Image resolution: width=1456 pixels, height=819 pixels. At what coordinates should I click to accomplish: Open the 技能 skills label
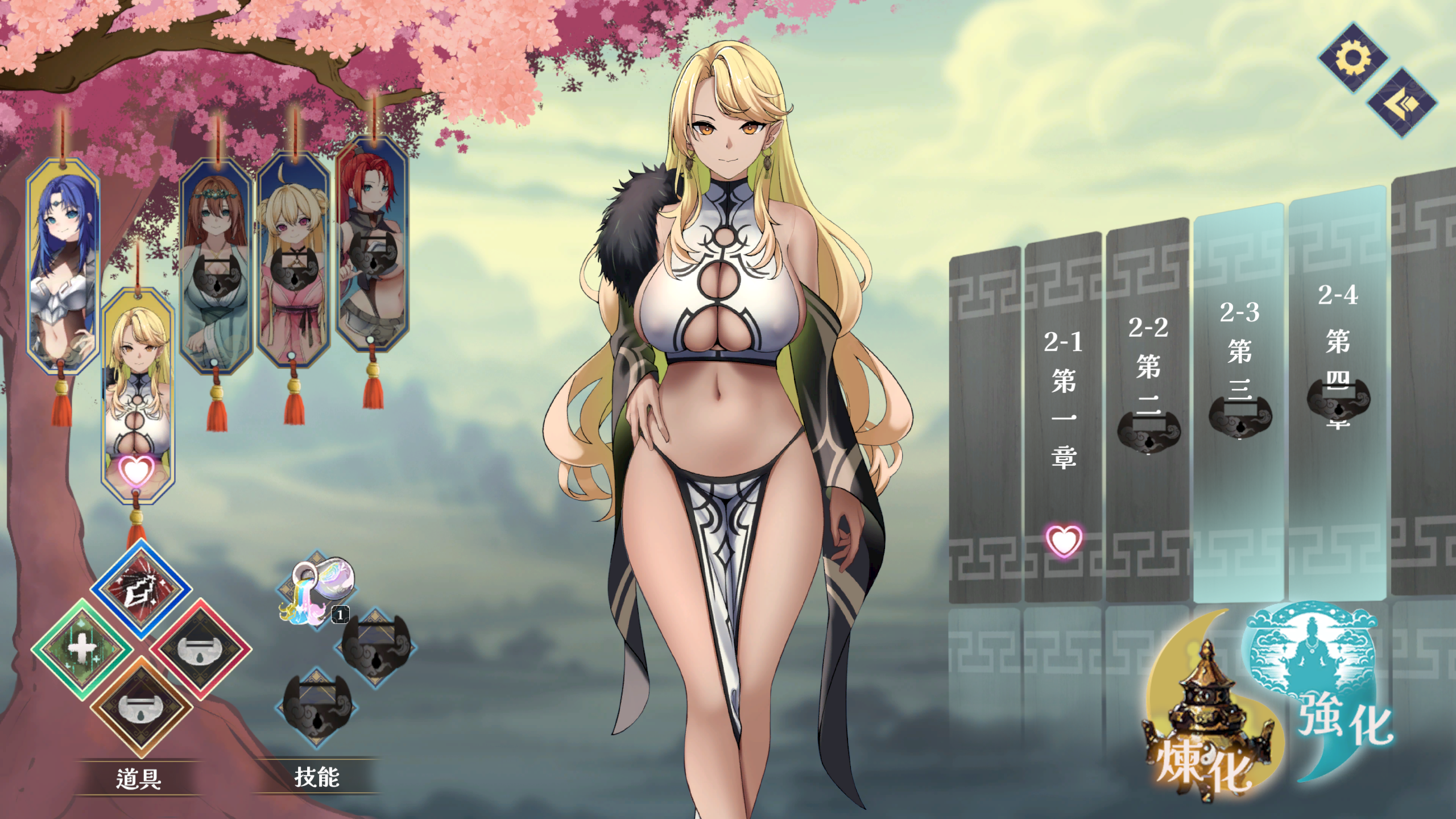(317, 777)
